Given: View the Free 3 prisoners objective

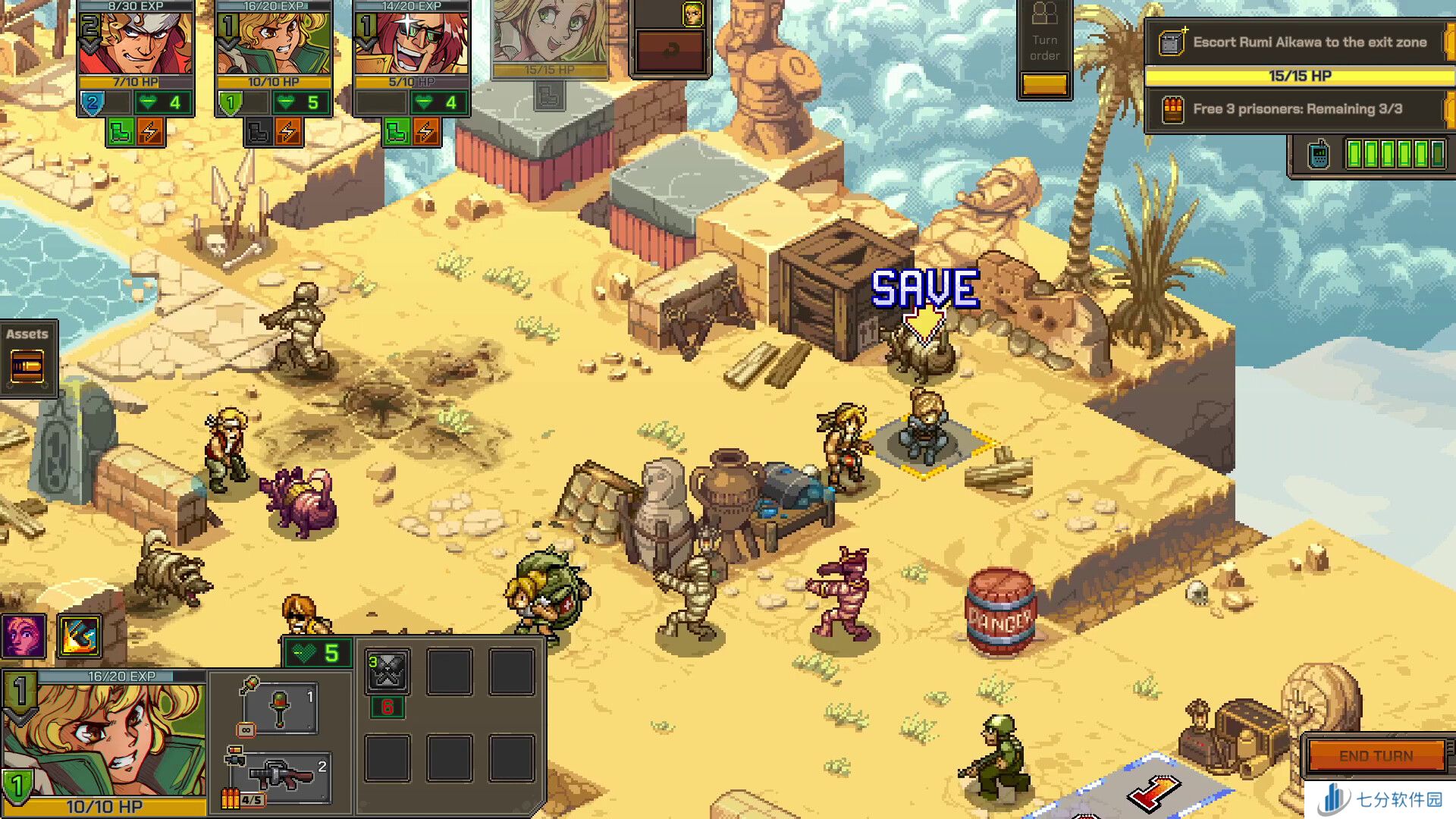Looking at the screenshot, I should tap(1297, 109).
